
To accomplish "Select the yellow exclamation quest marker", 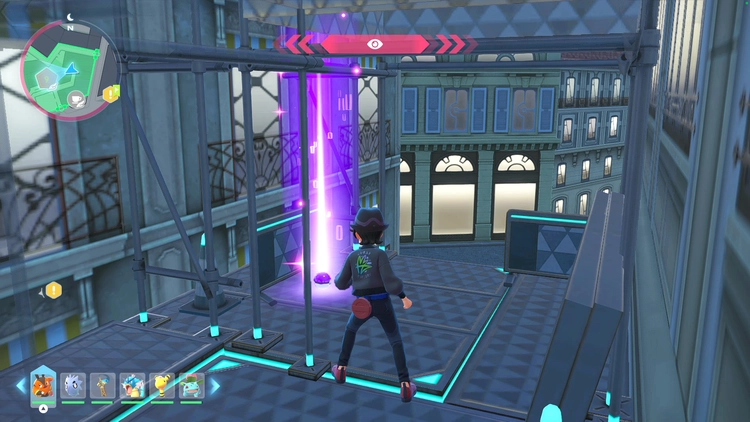I will pyautogui.click(x=54, y=290).
